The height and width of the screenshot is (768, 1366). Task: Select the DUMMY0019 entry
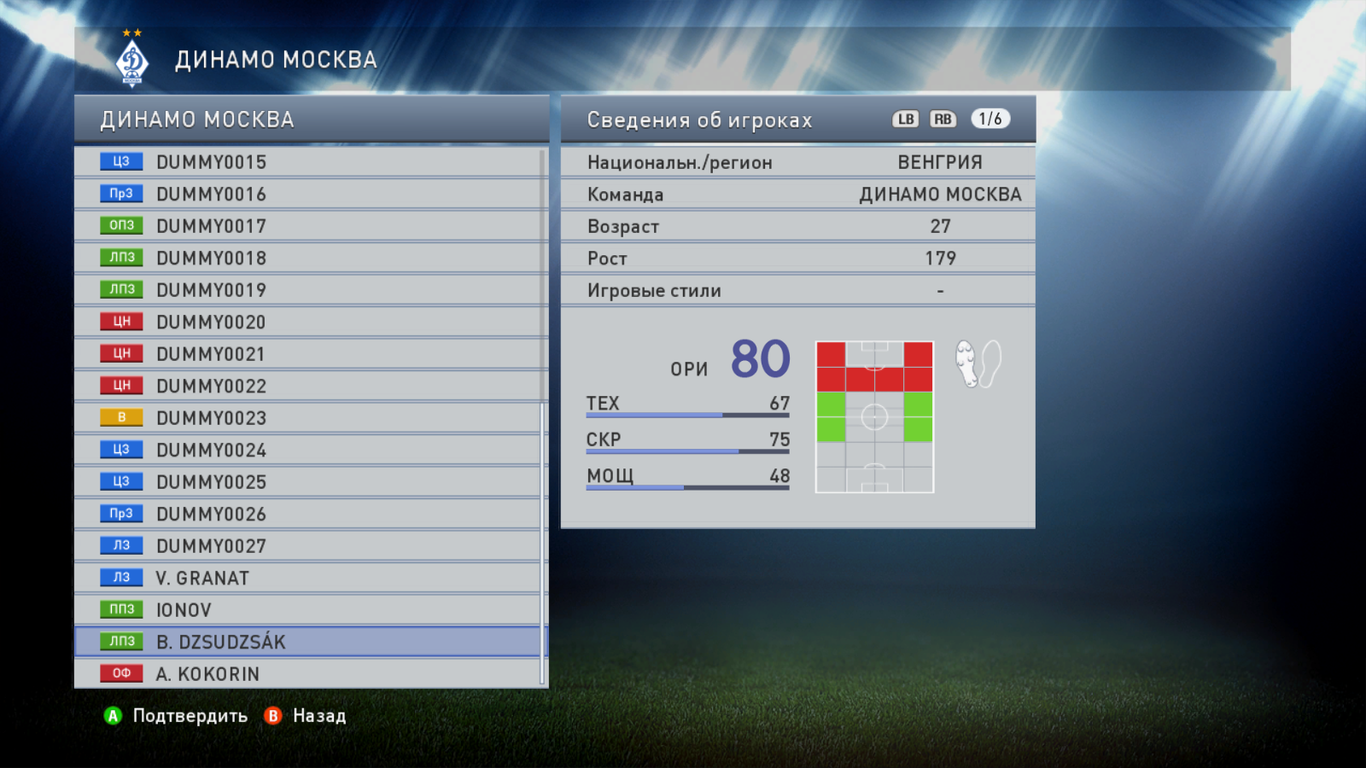pyautogui.click(x=310, y=290)
